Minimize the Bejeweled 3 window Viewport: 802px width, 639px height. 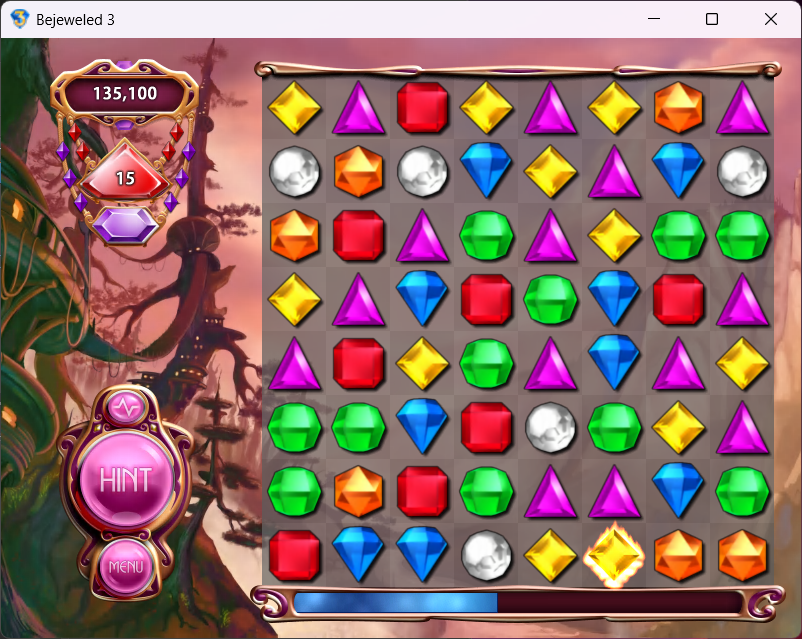coord(654,19)
